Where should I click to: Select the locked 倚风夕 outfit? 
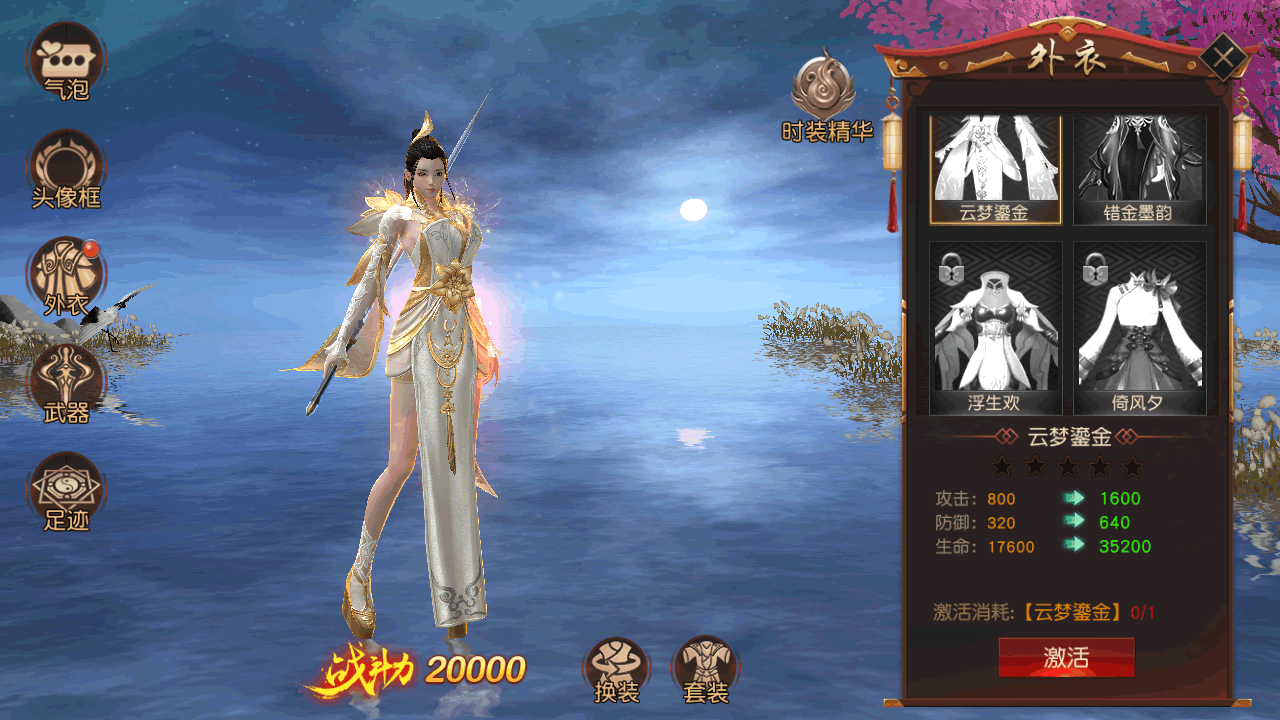coord(1140,328)
